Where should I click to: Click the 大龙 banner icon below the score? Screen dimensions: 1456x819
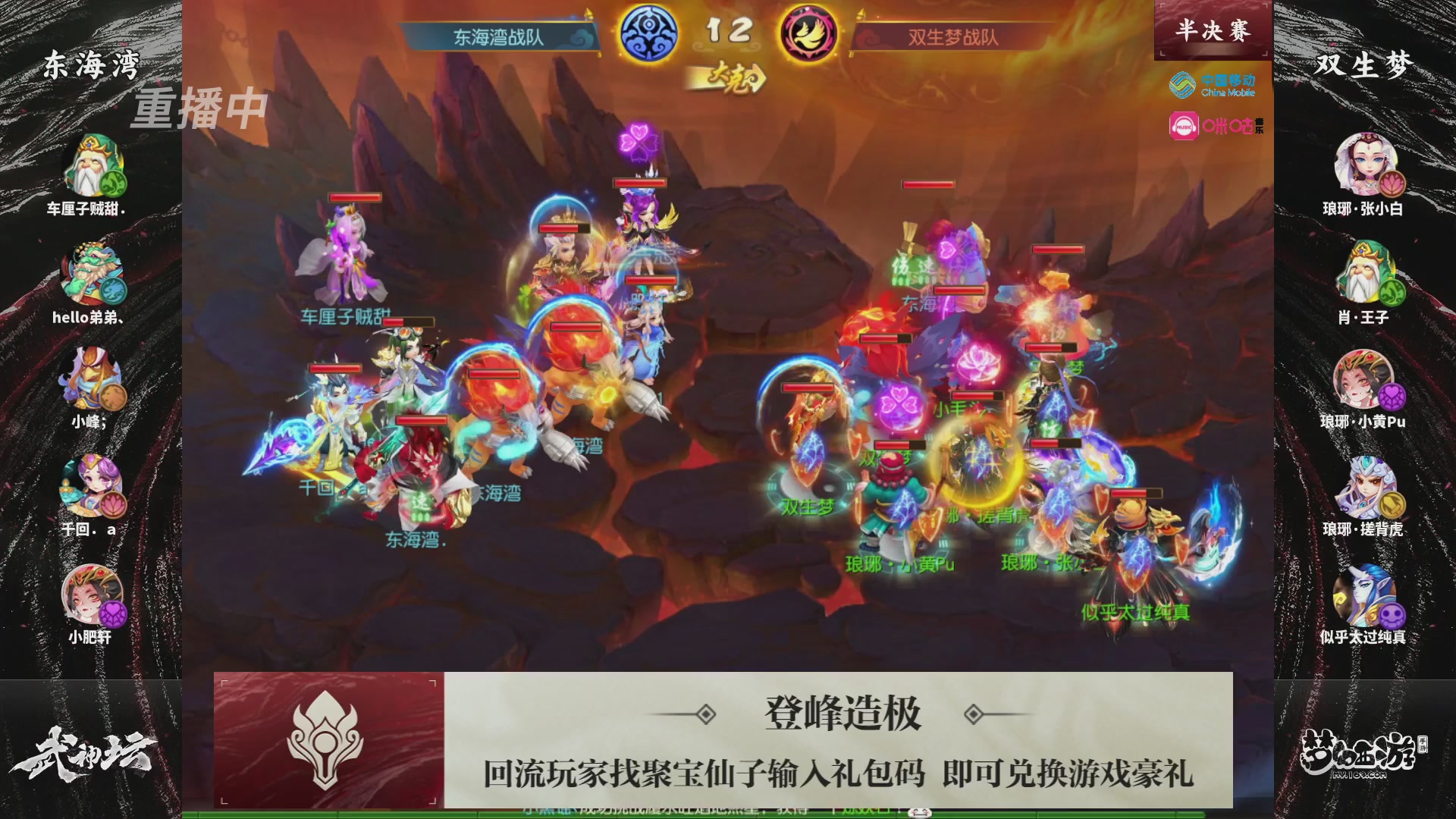pos(730,75)
